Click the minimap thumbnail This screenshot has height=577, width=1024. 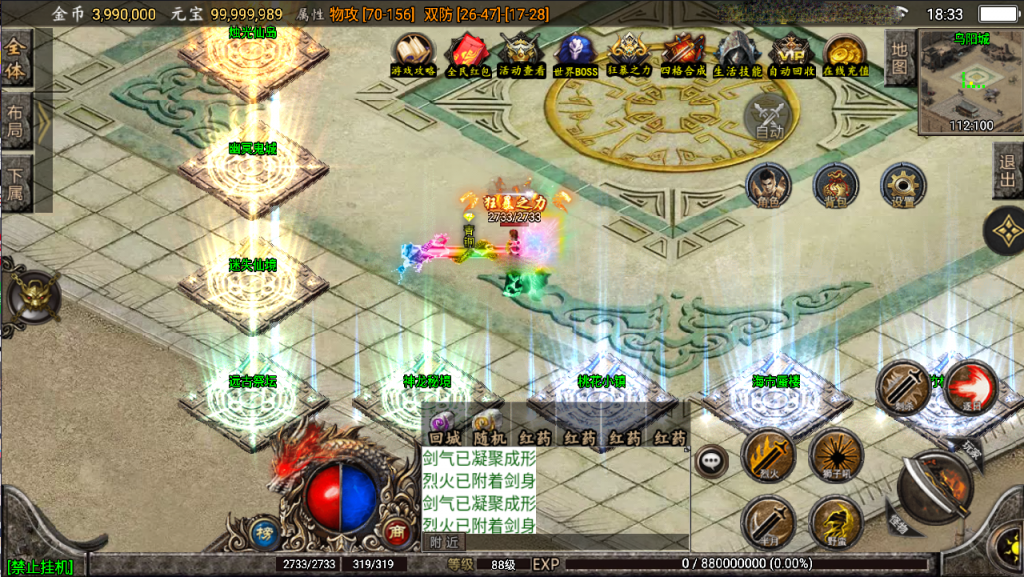[x=970, y=78]
